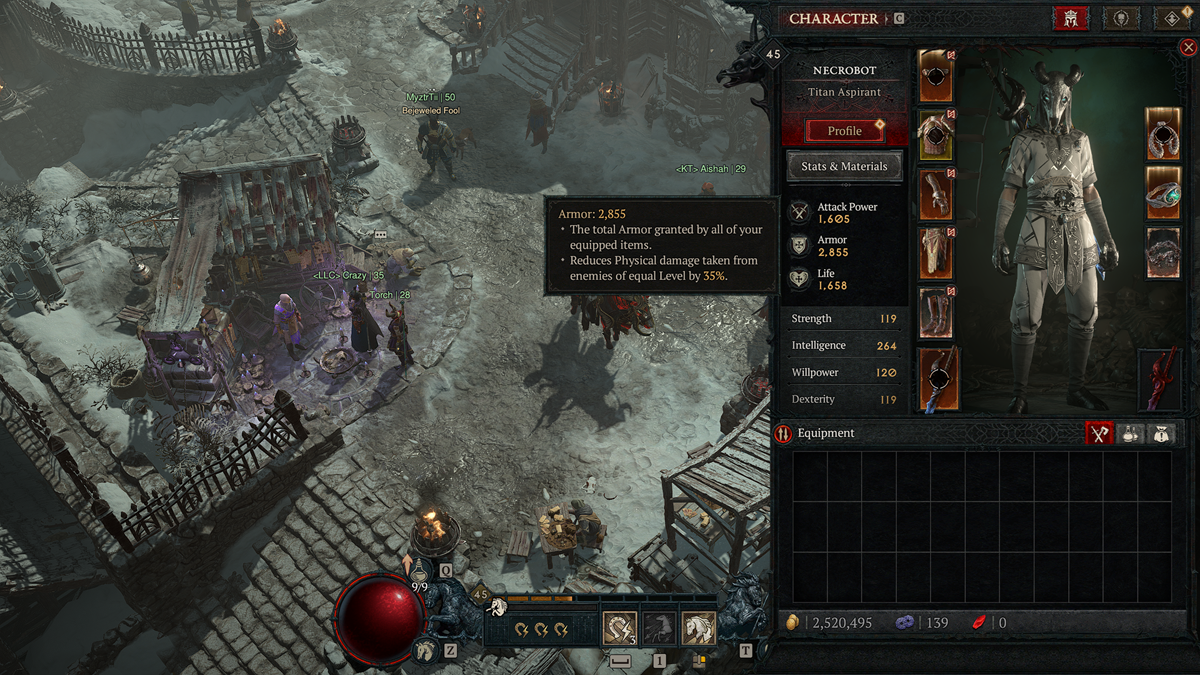
Task: Switch to the quest bag inventory tab
Action: 1159,433
